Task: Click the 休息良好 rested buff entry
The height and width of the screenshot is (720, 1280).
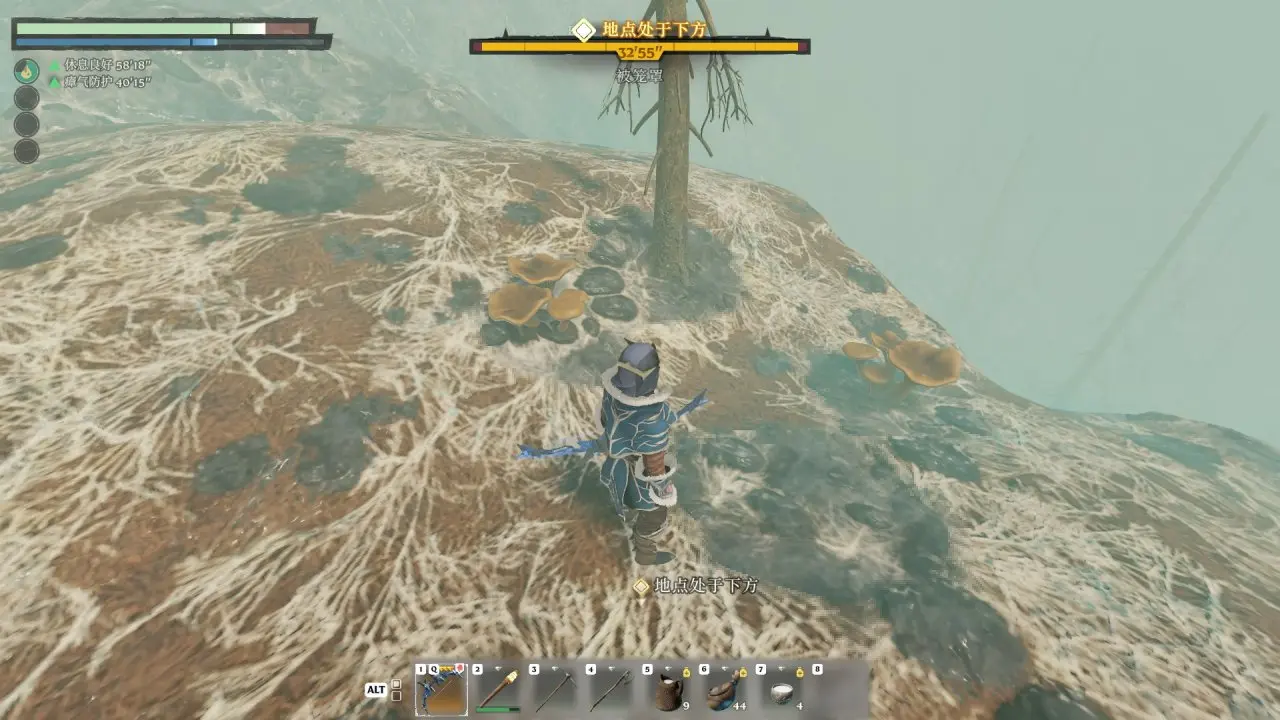Action: pyautogui.click(x=100, y=65)
